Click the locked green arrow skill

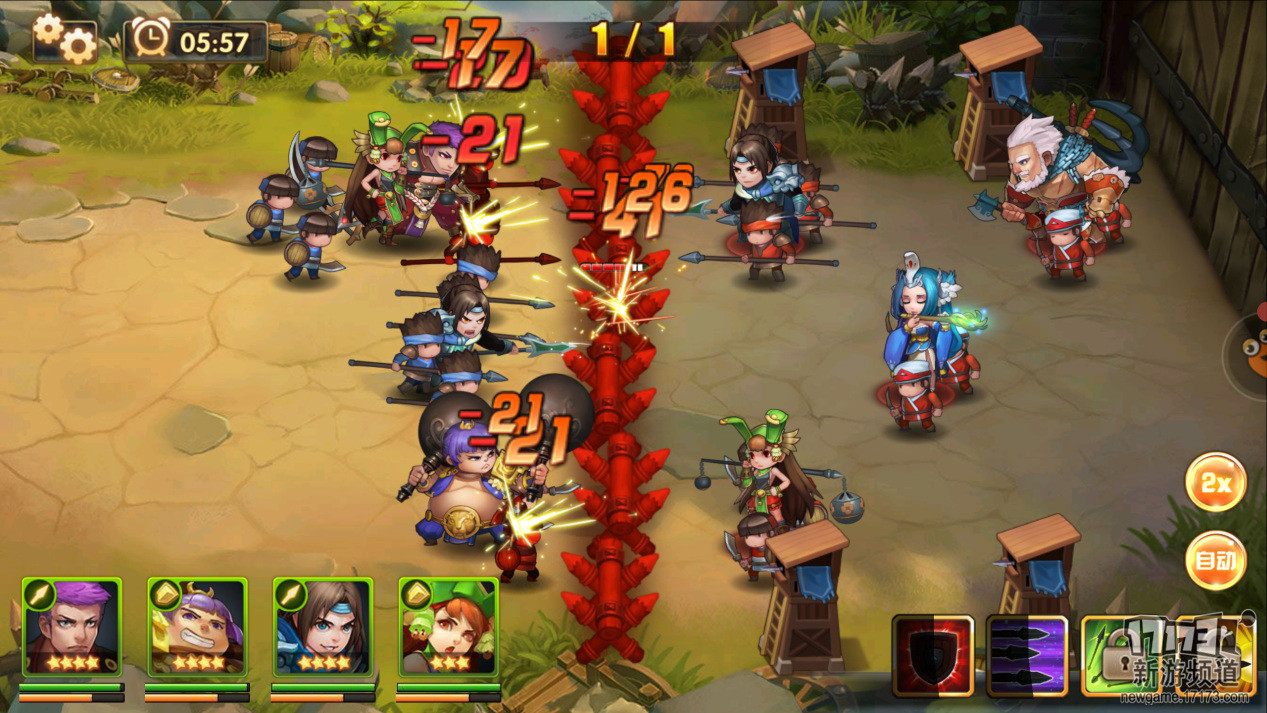1118,655
